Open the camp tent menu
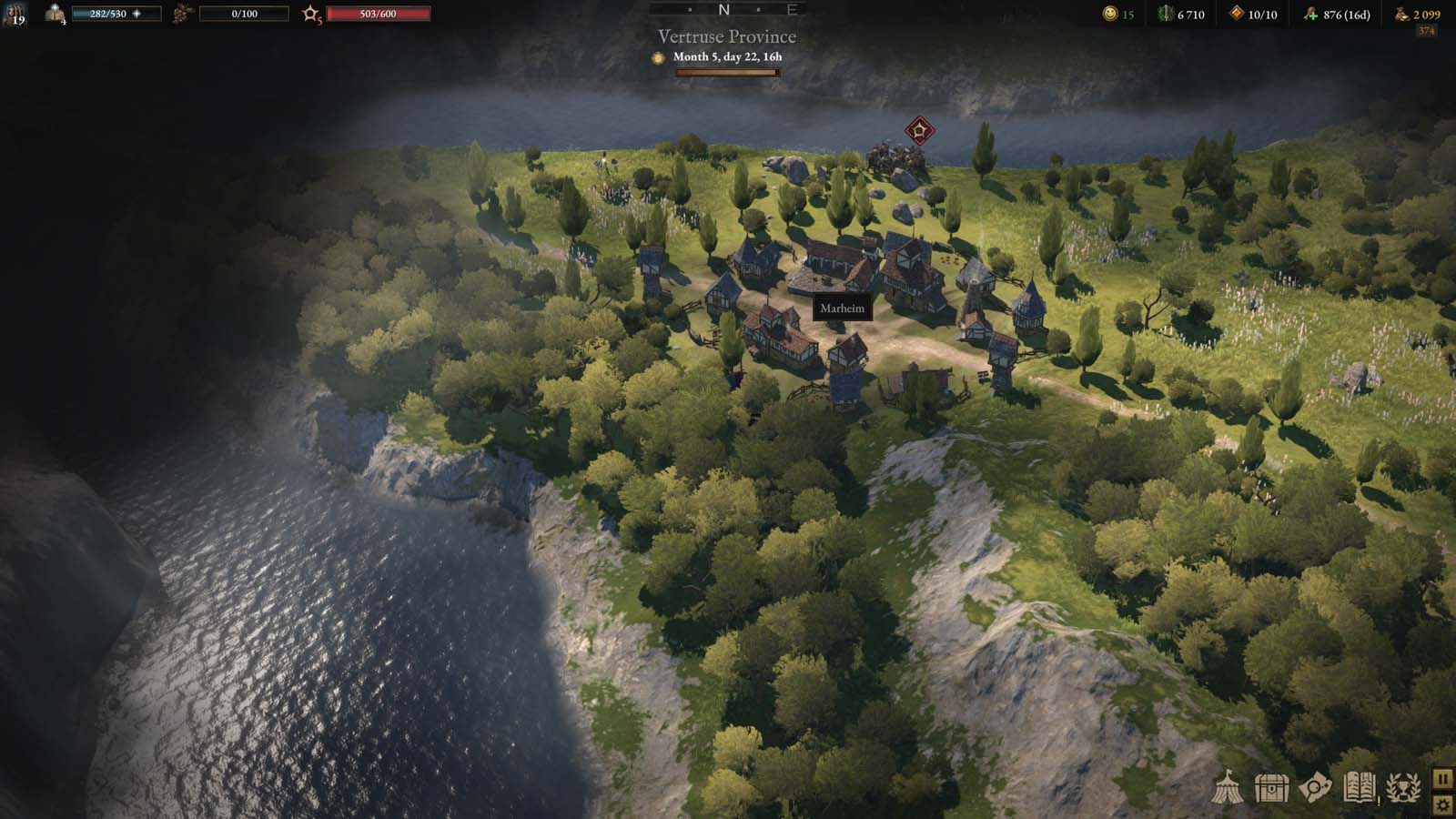Image resolution: width=1456 pixels, height=819 pixels. point(1228,788)
